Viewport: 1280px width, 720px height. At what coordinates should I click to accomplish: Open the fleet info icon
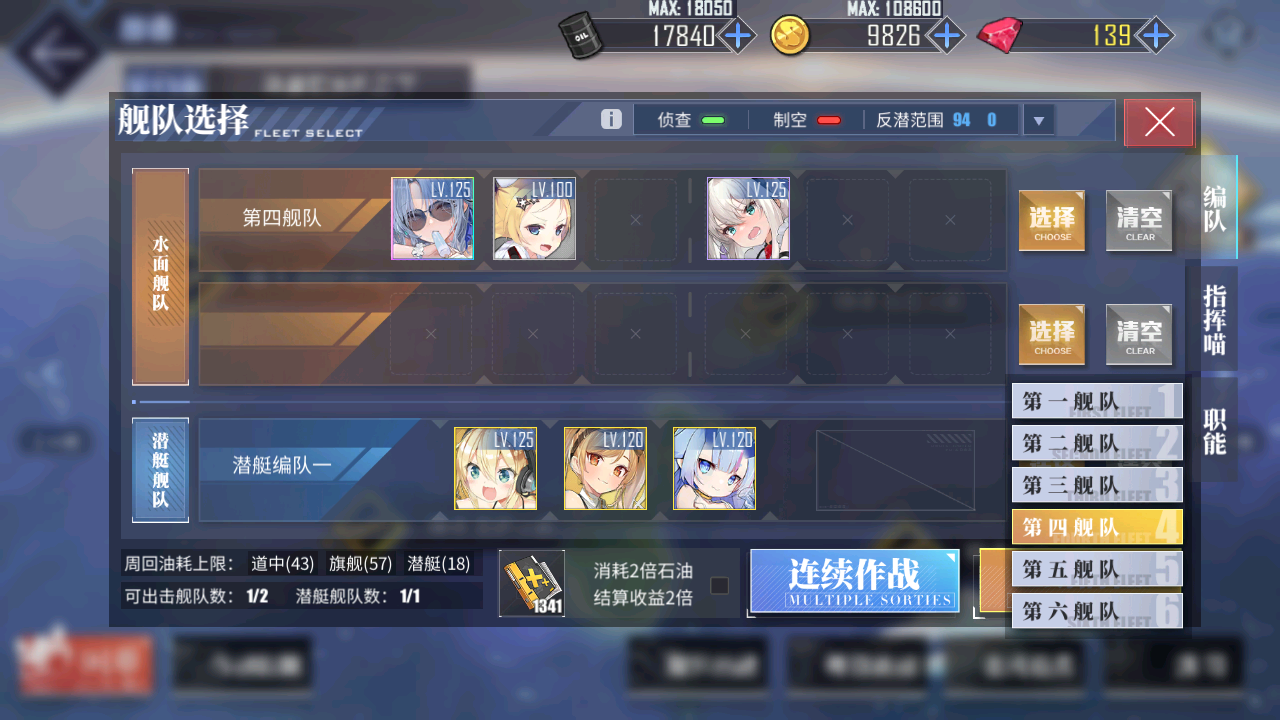[611, 120]
